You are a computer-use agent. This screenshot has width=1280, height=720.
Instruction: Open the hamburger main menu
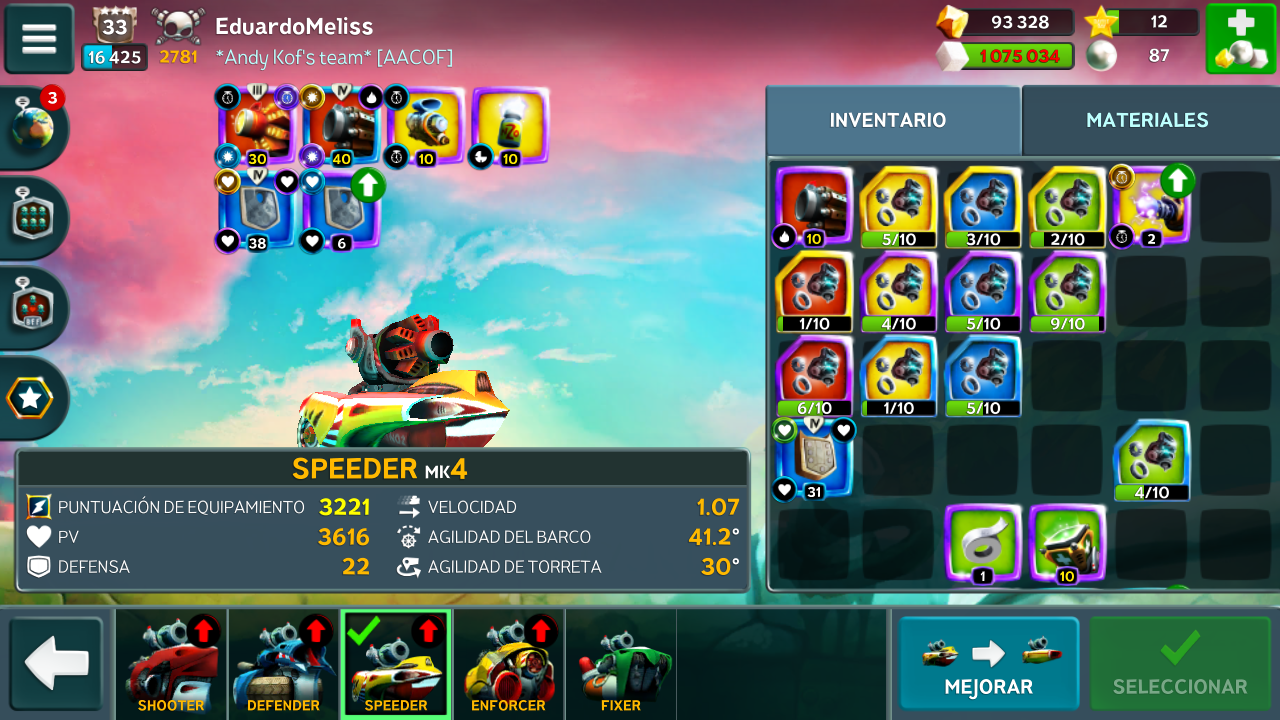(39, 39)
